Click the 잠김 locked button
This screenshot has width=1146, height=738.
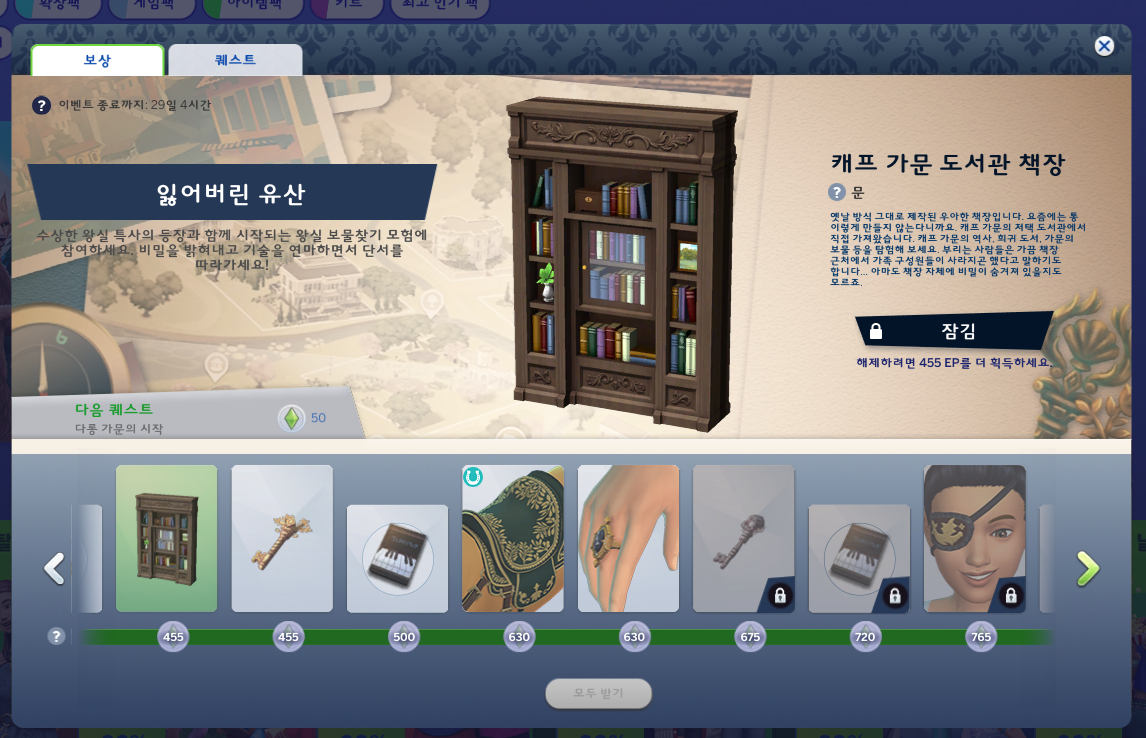pos(955,331)
